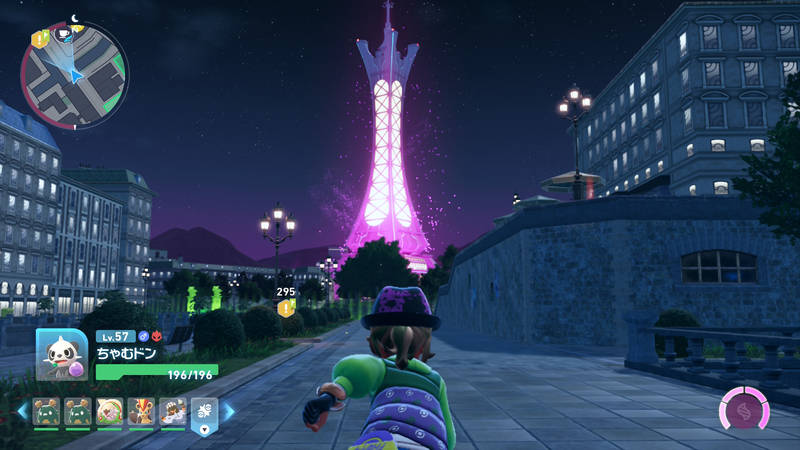Click the yellow objective marker labeled 295
The width and height of the screenshot is (800, 450).
click(286, 309)
